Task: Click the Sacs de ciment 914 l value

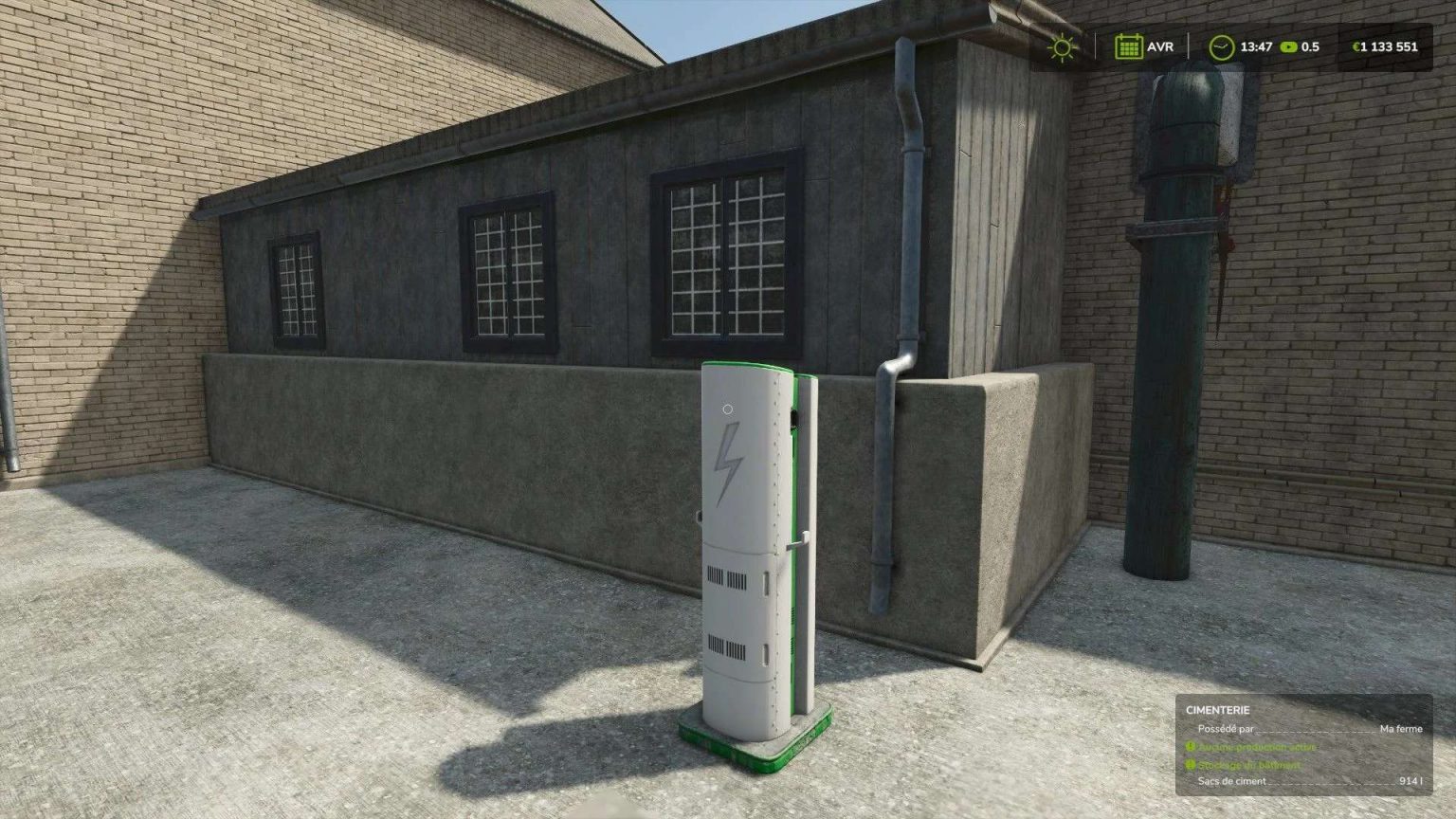Action: point(1410,781)
